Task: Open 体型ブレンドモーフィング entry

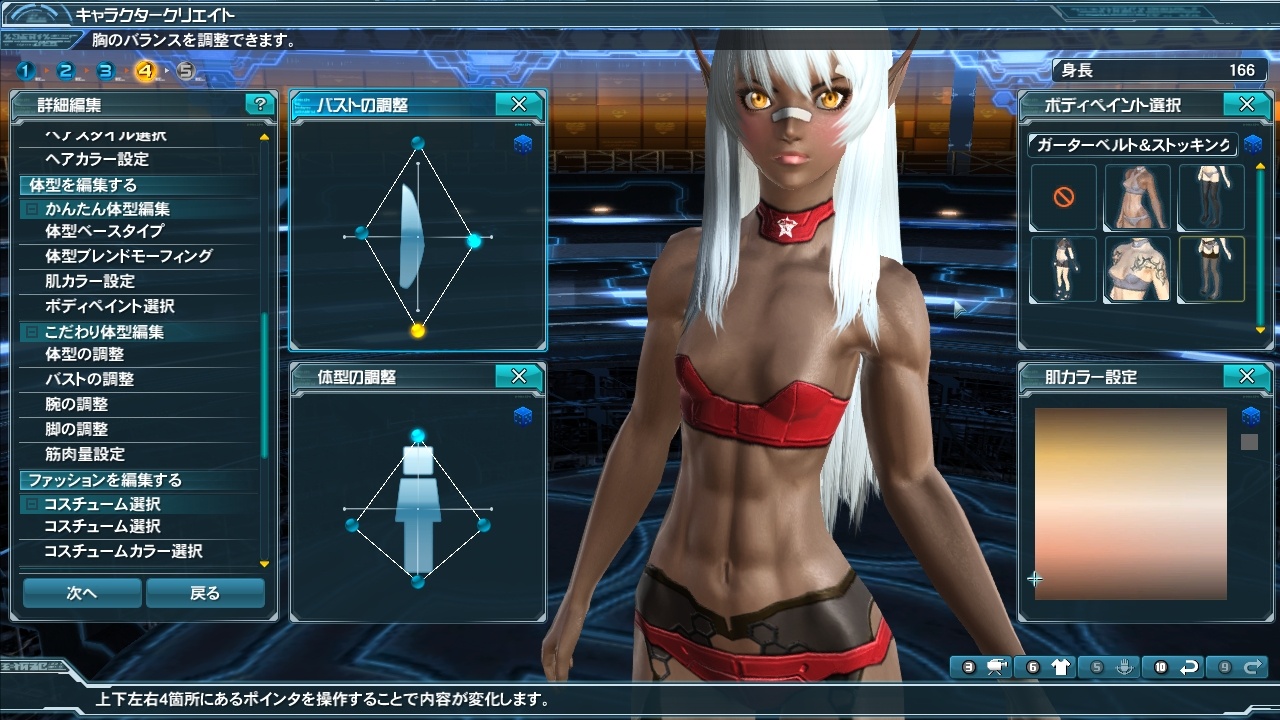Action: click(x=128, y=256)
